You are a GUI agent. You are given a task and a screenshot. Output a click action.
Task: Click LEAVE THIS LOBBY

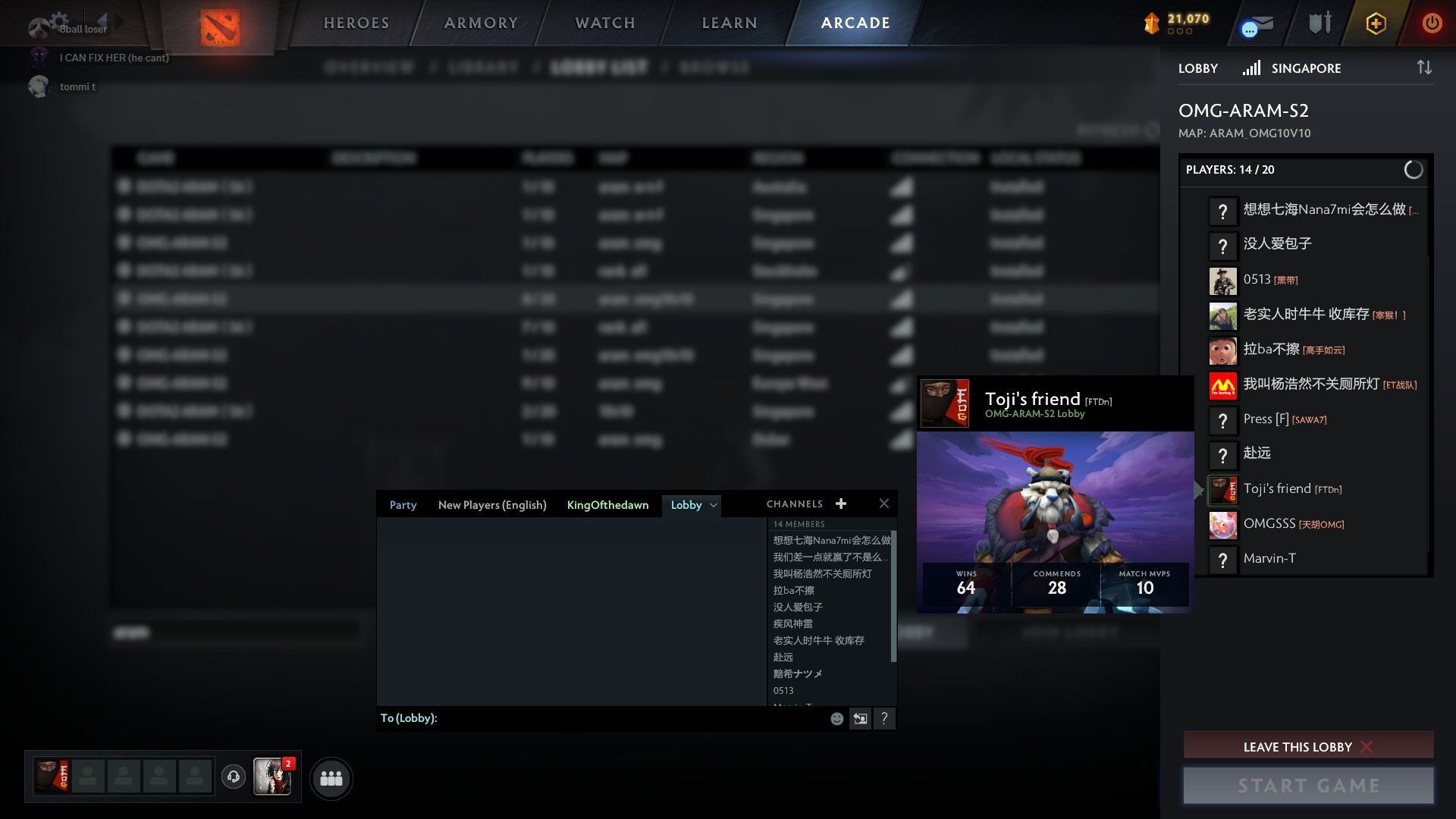pyautogui.click(x=1307, y=746)
